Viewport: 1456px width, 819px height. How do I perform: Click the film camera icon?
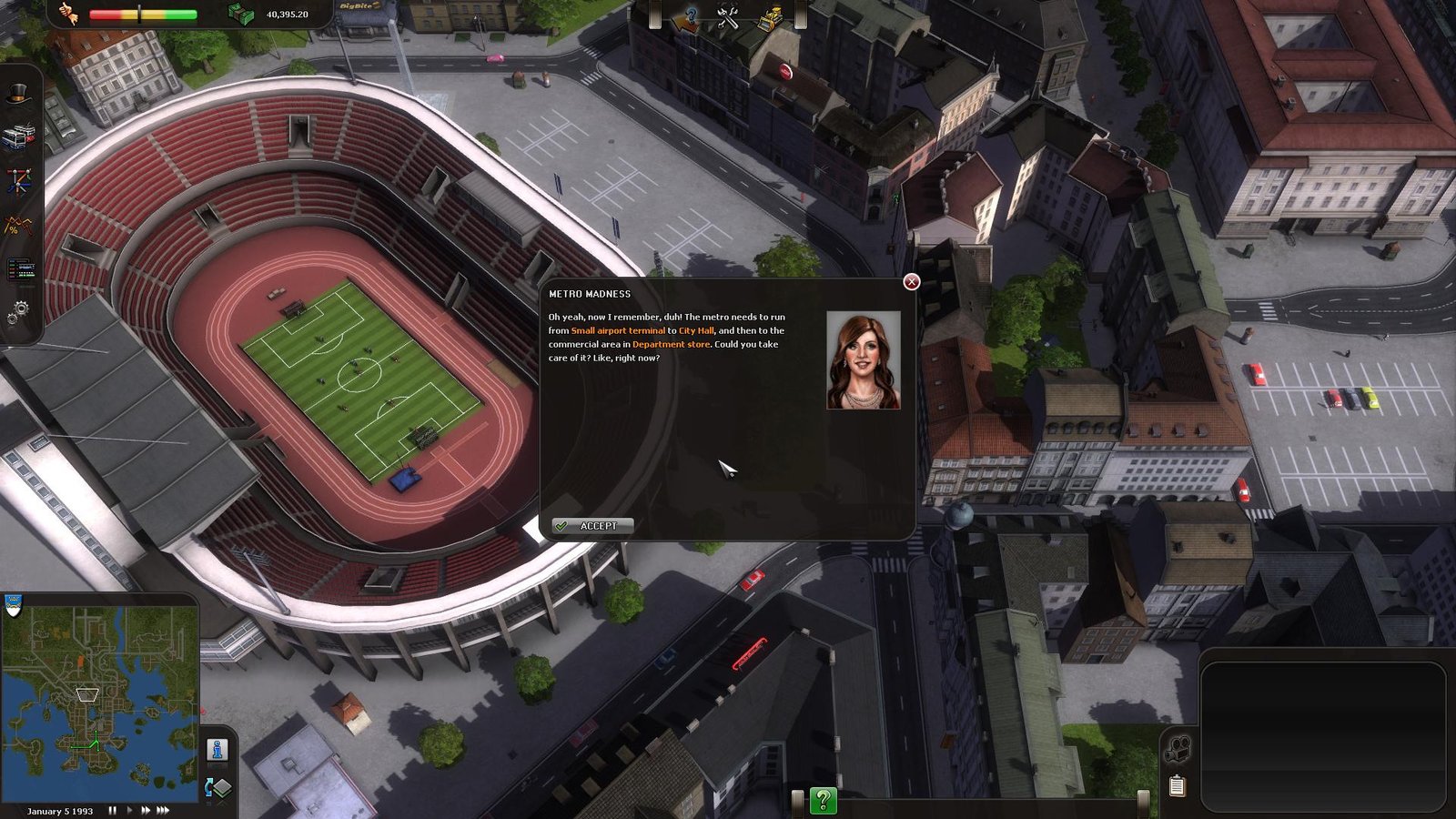tap(1178, 749)
